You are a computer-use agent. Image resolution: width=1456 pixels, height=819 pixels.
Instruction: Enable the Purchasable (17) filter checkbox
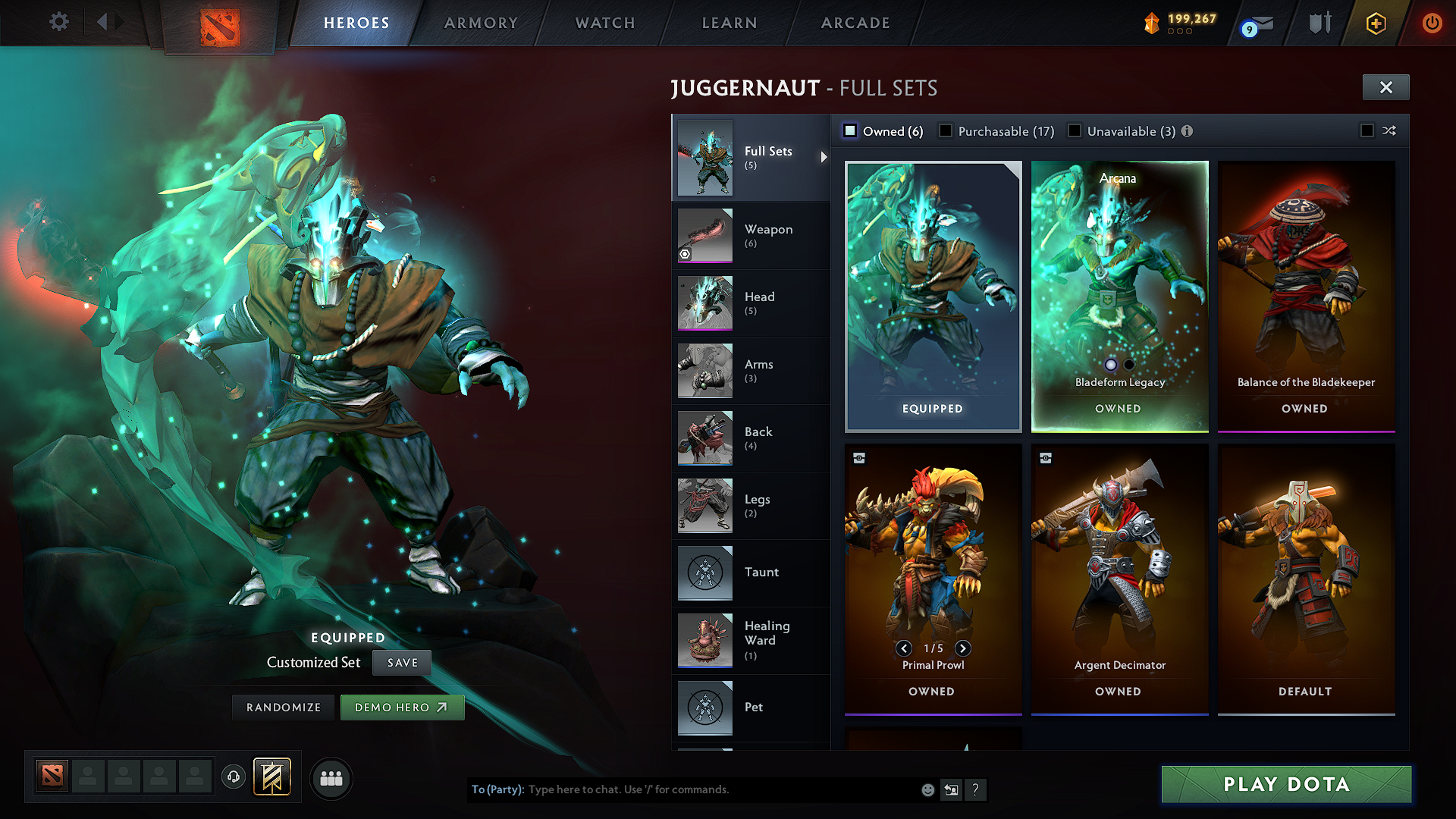coord(946,130)
